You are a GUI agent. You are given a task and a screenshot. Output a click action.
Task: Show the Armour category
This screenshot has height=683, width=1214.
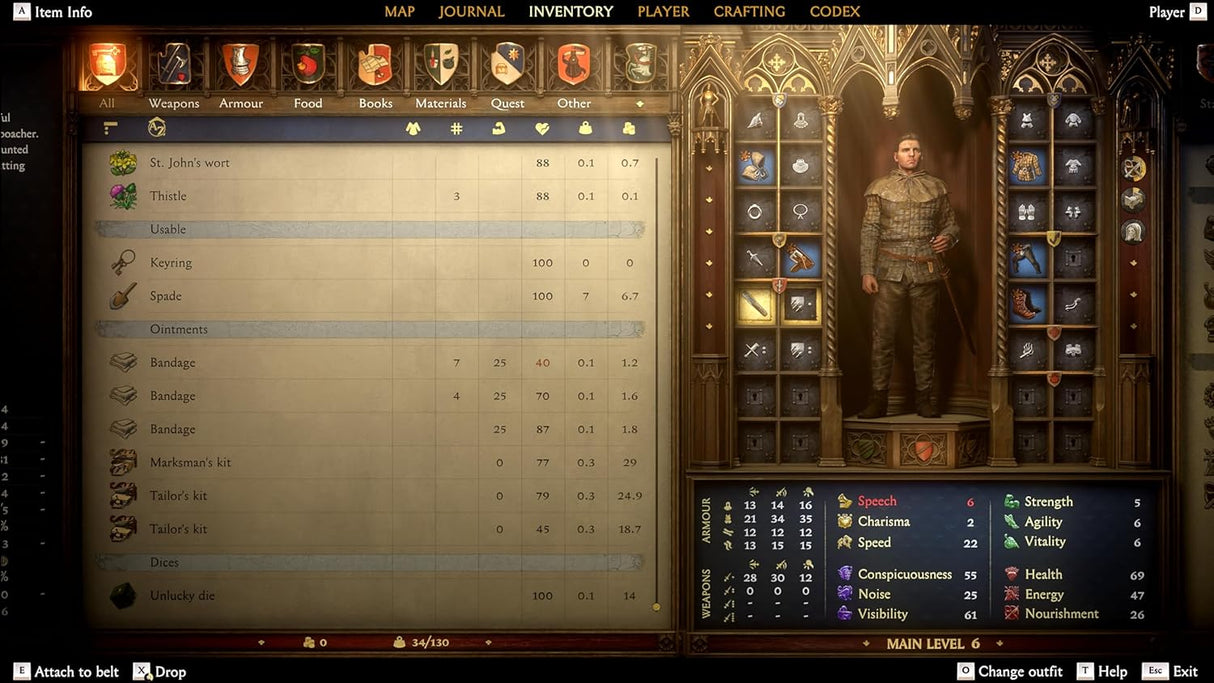click(241, 66)
